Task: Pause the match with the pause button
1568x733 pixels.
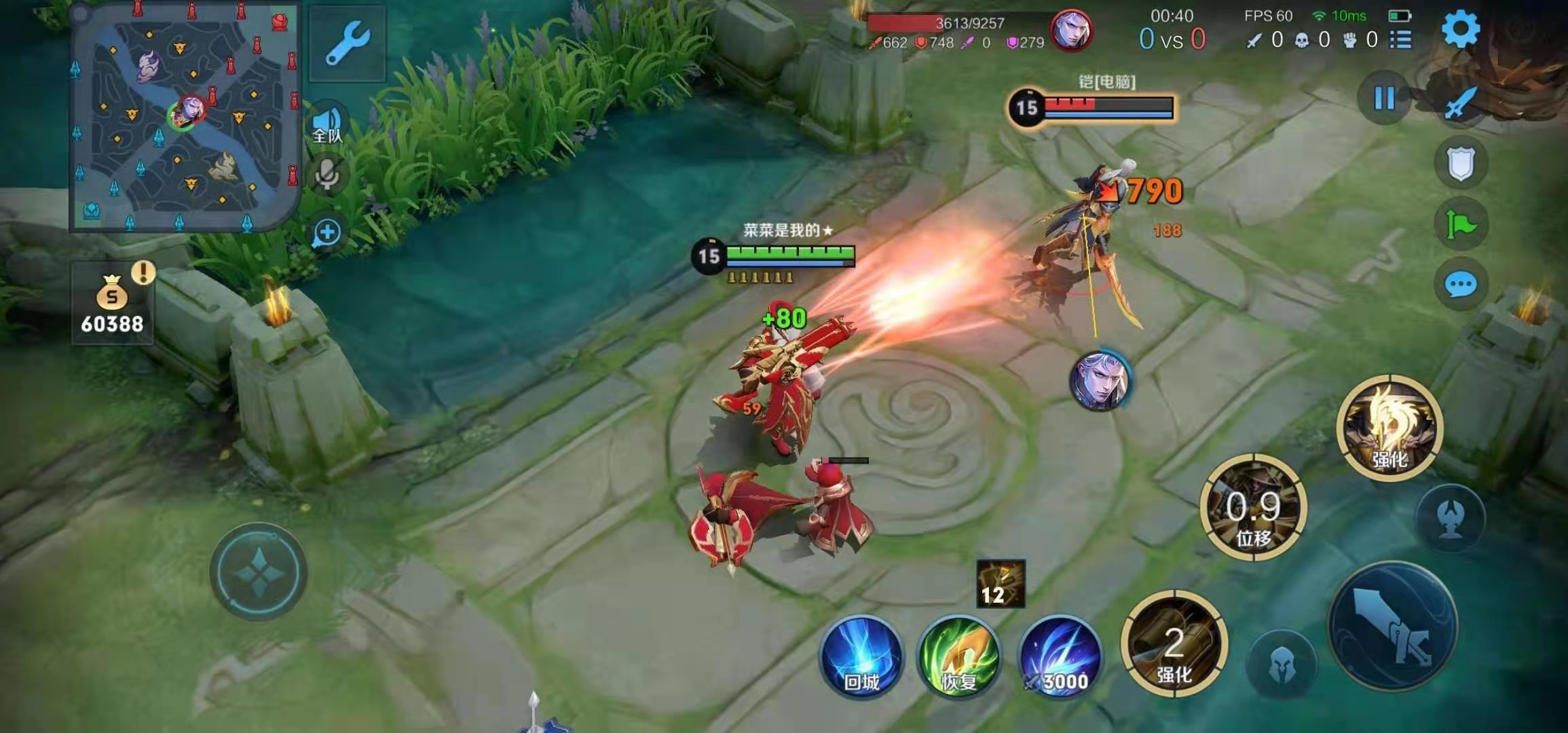Action: click(x=1384, y=98)
